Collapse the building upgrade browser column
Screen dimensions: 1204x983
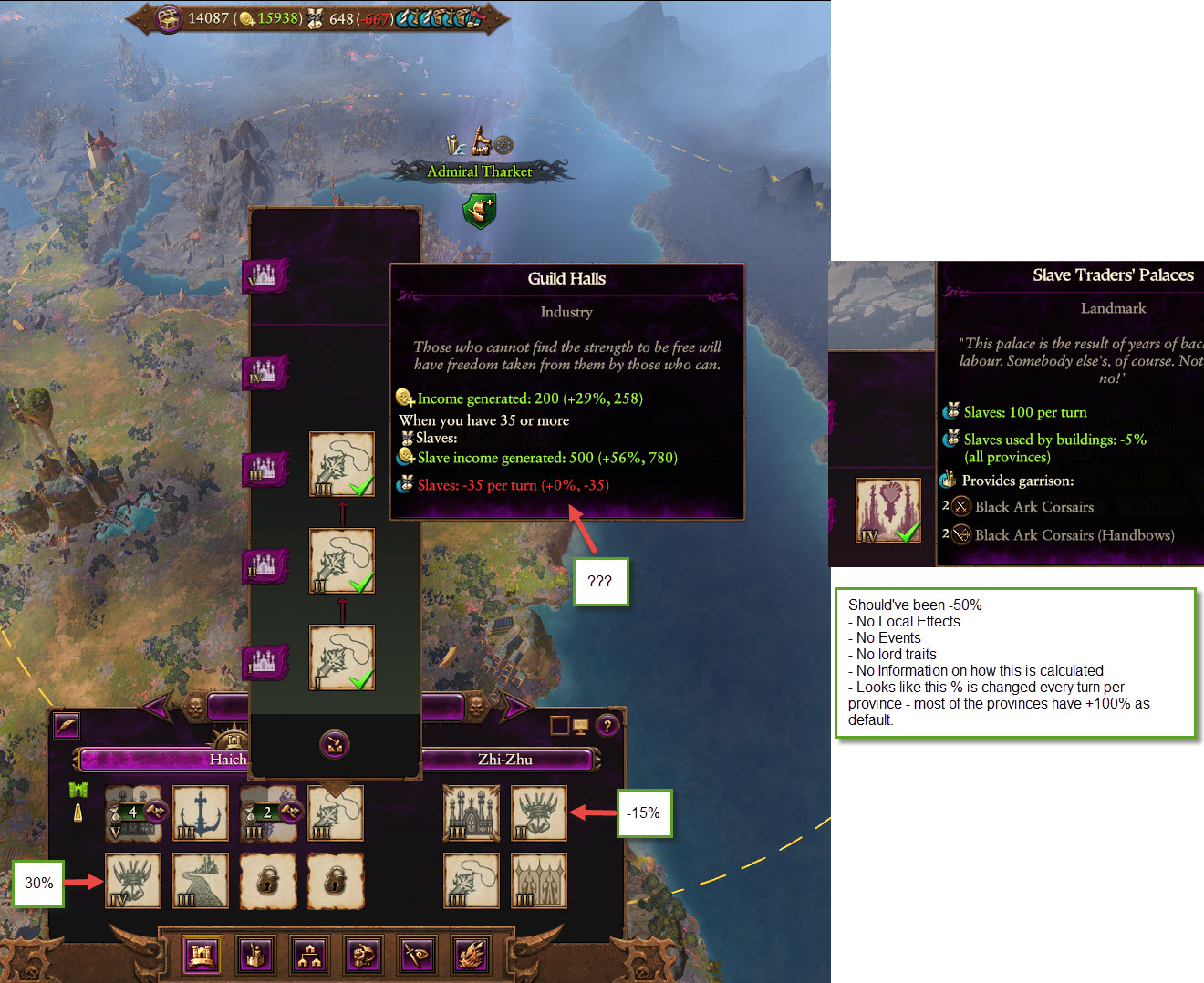[x=336, y=813]
